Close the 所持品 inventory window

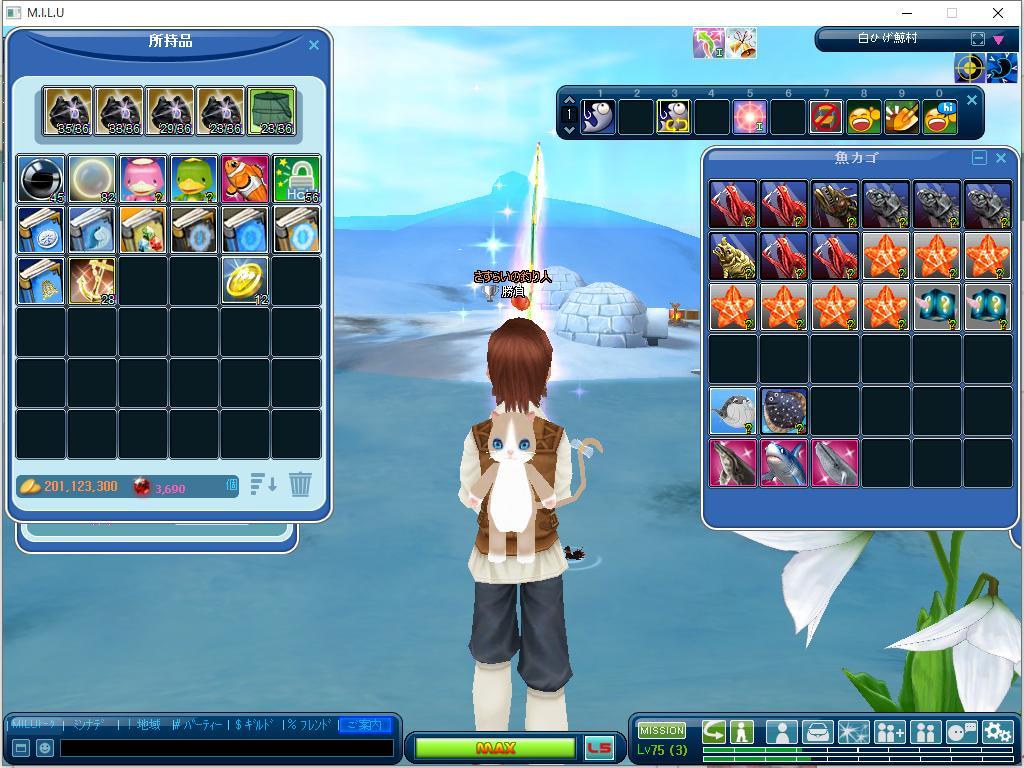(x=313, y=45)
